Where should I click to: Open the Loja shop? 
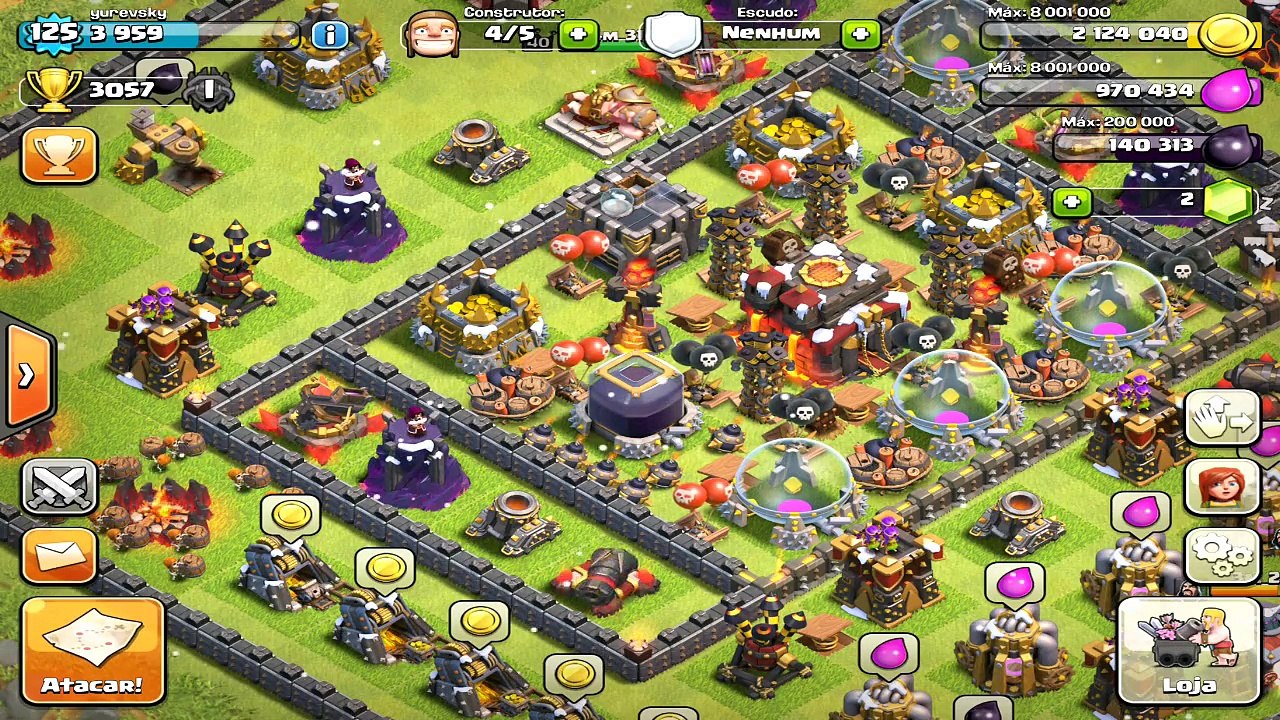(x=1188, y=649)
